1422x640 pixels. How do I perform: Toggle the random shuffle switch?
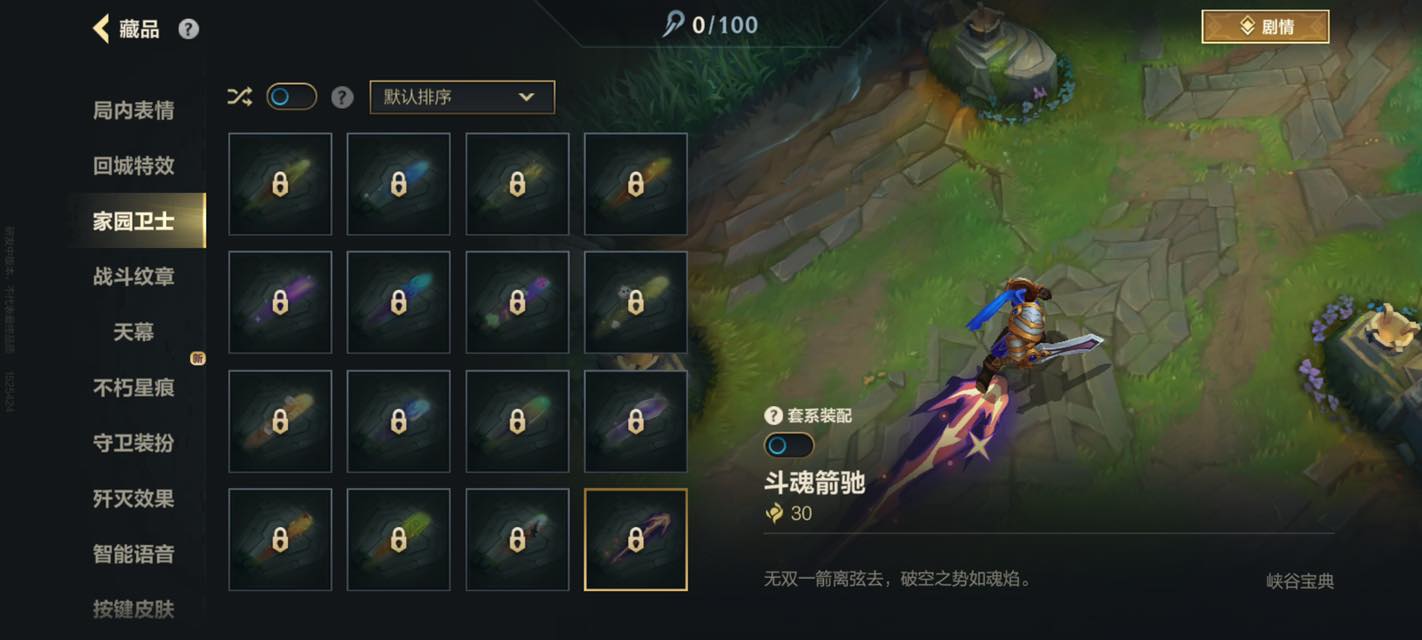(291, 97)
